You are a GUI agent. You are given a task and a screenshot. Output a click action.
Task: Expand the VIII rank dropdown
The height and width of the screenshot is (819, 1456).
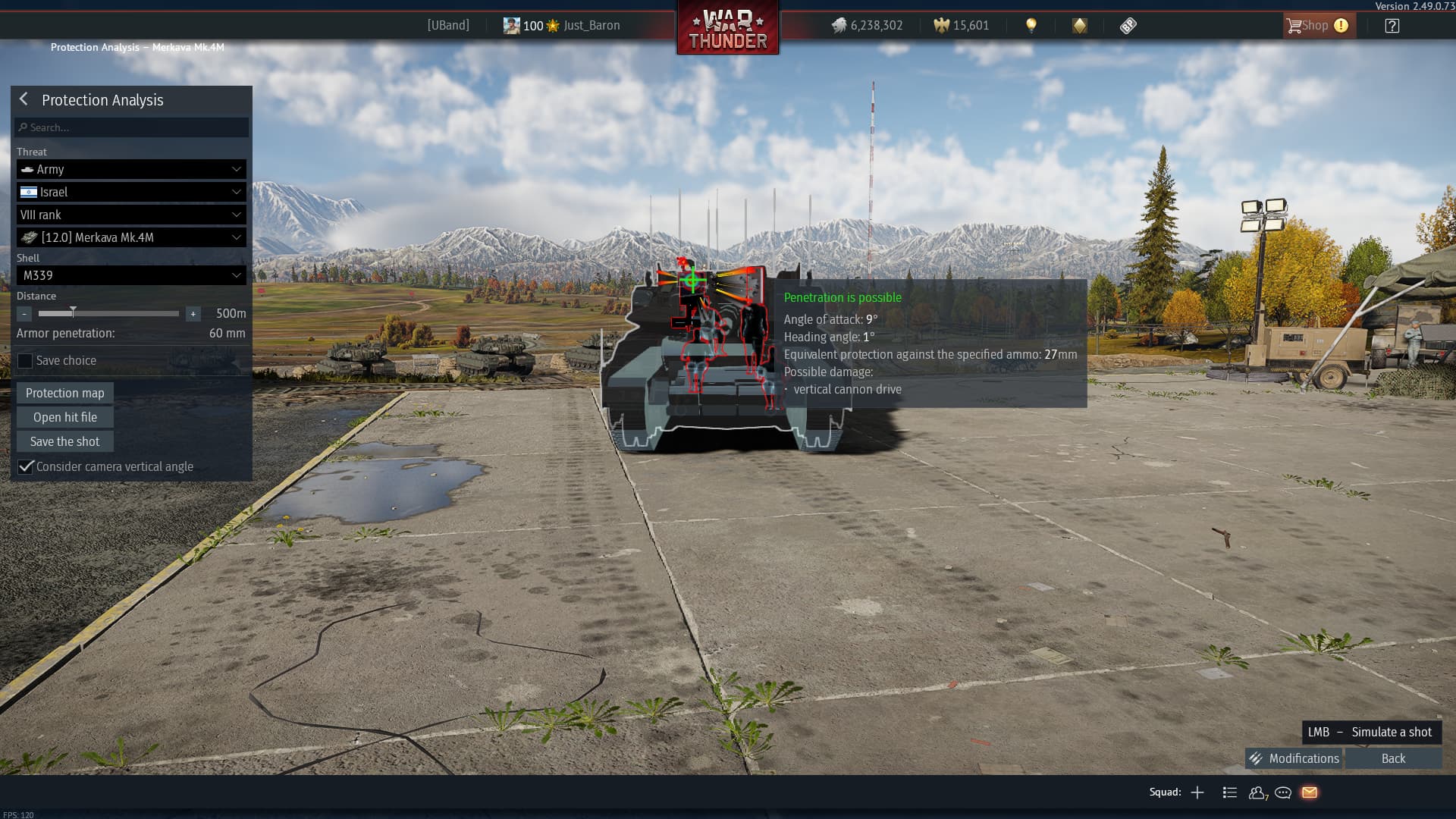coord(131,215)
